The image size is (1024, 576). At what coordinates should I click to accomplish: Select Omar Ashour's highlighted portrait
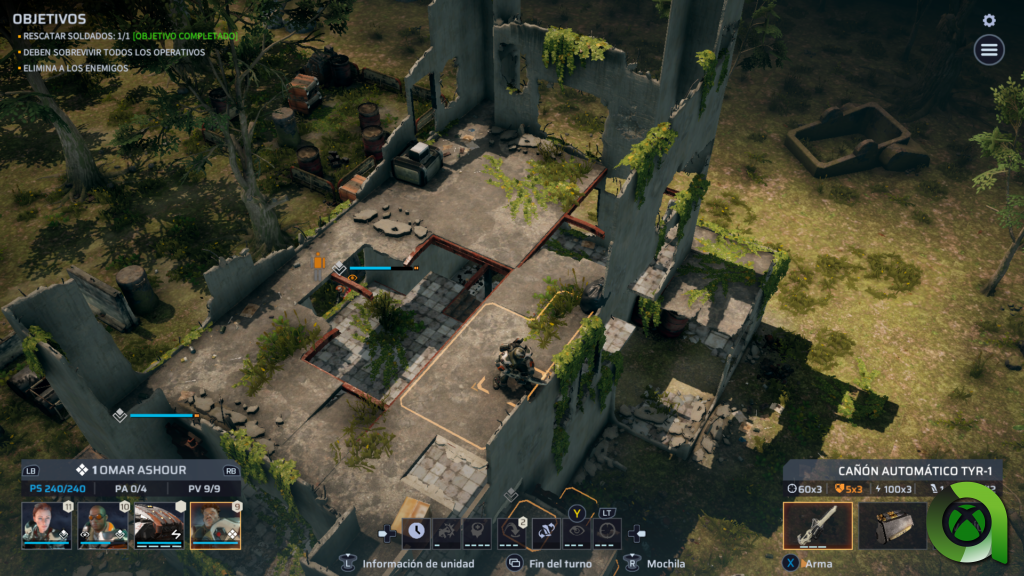coord(215,525)
